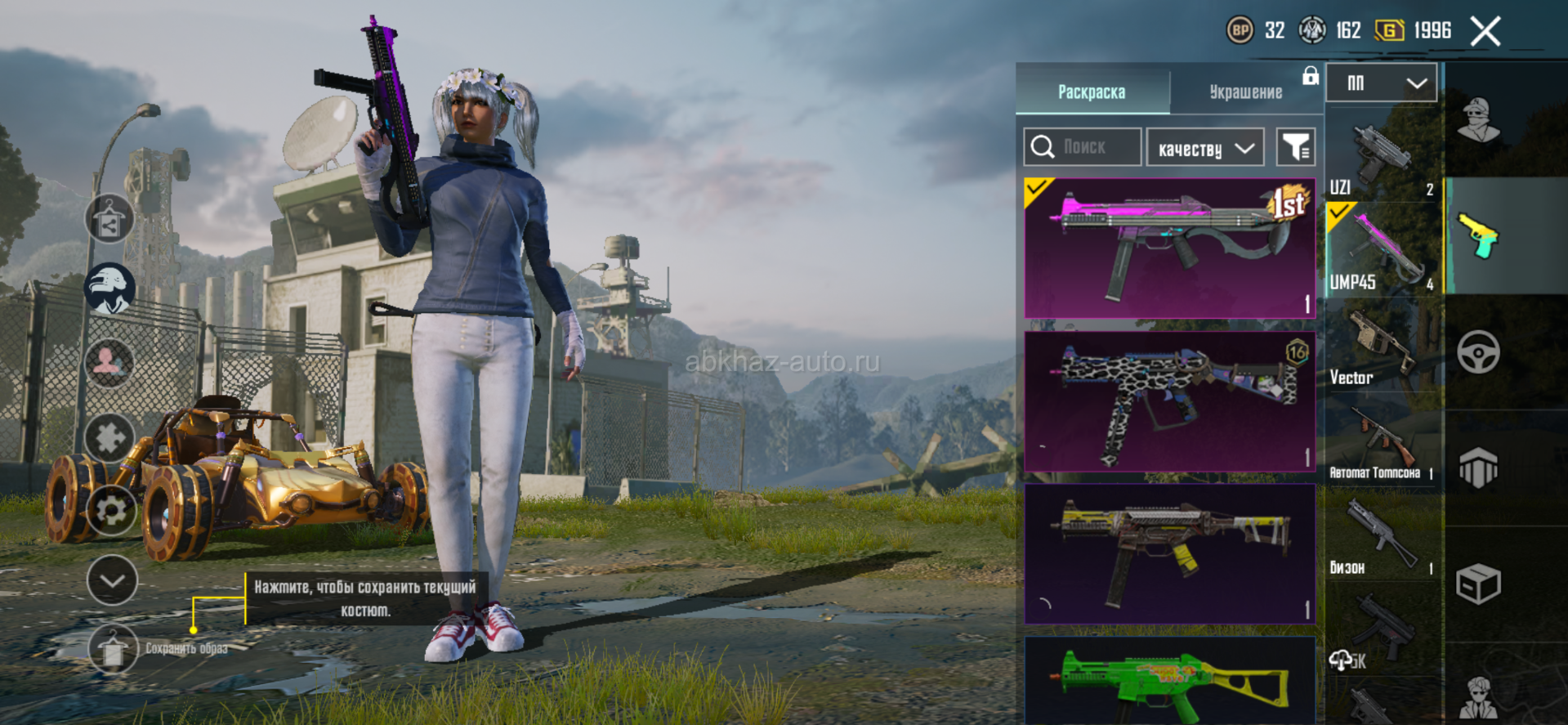Select Автомат Томпсона in the weapon list
The image size is (1568, 725).
click(x=1381, y=445)
